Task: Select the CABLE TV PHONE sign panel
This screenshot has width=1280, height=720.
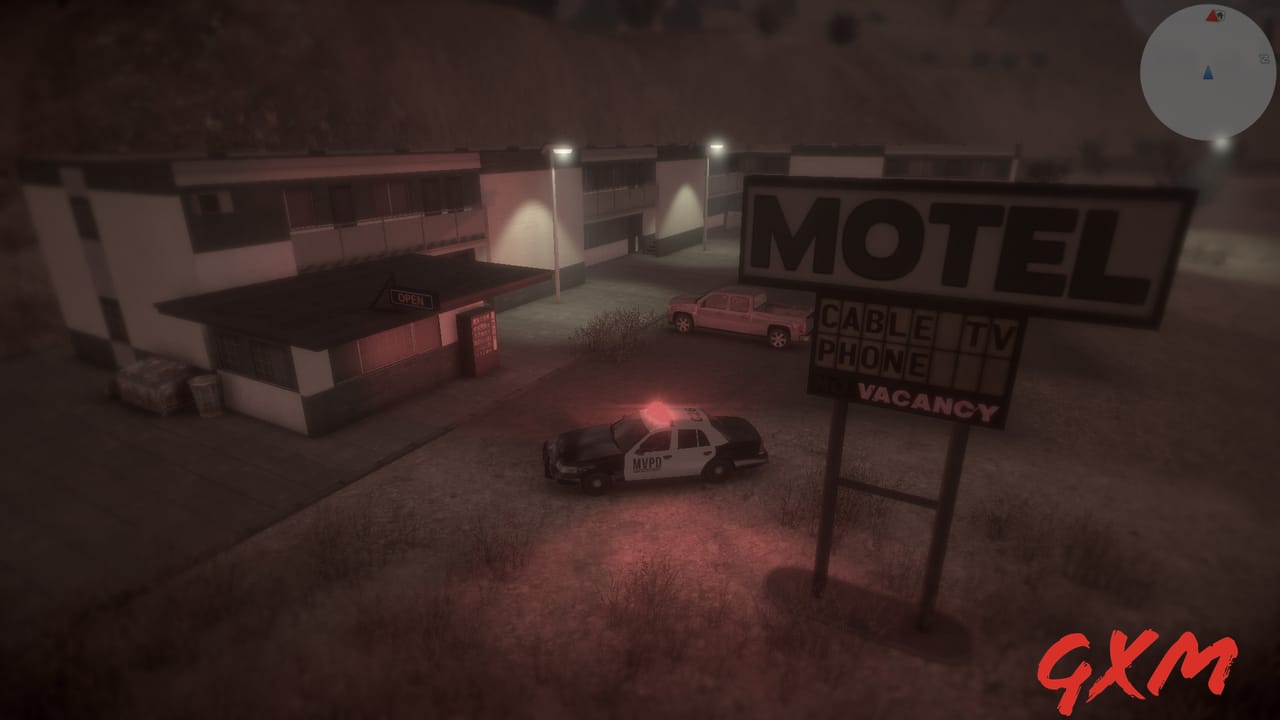Action: (x=915, y=338)
